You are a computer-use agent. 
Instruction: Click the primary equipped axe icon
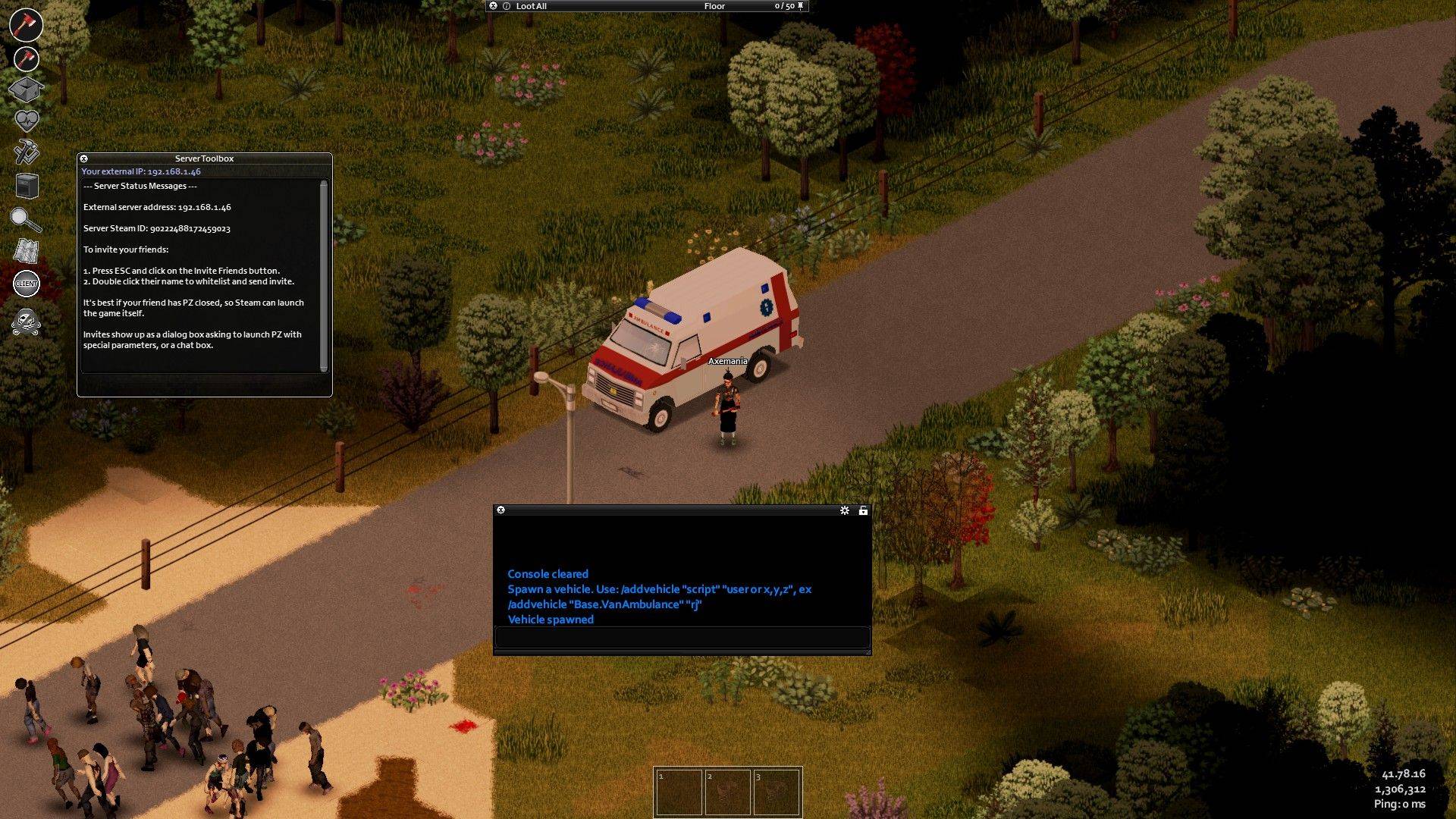click(26, 24)
